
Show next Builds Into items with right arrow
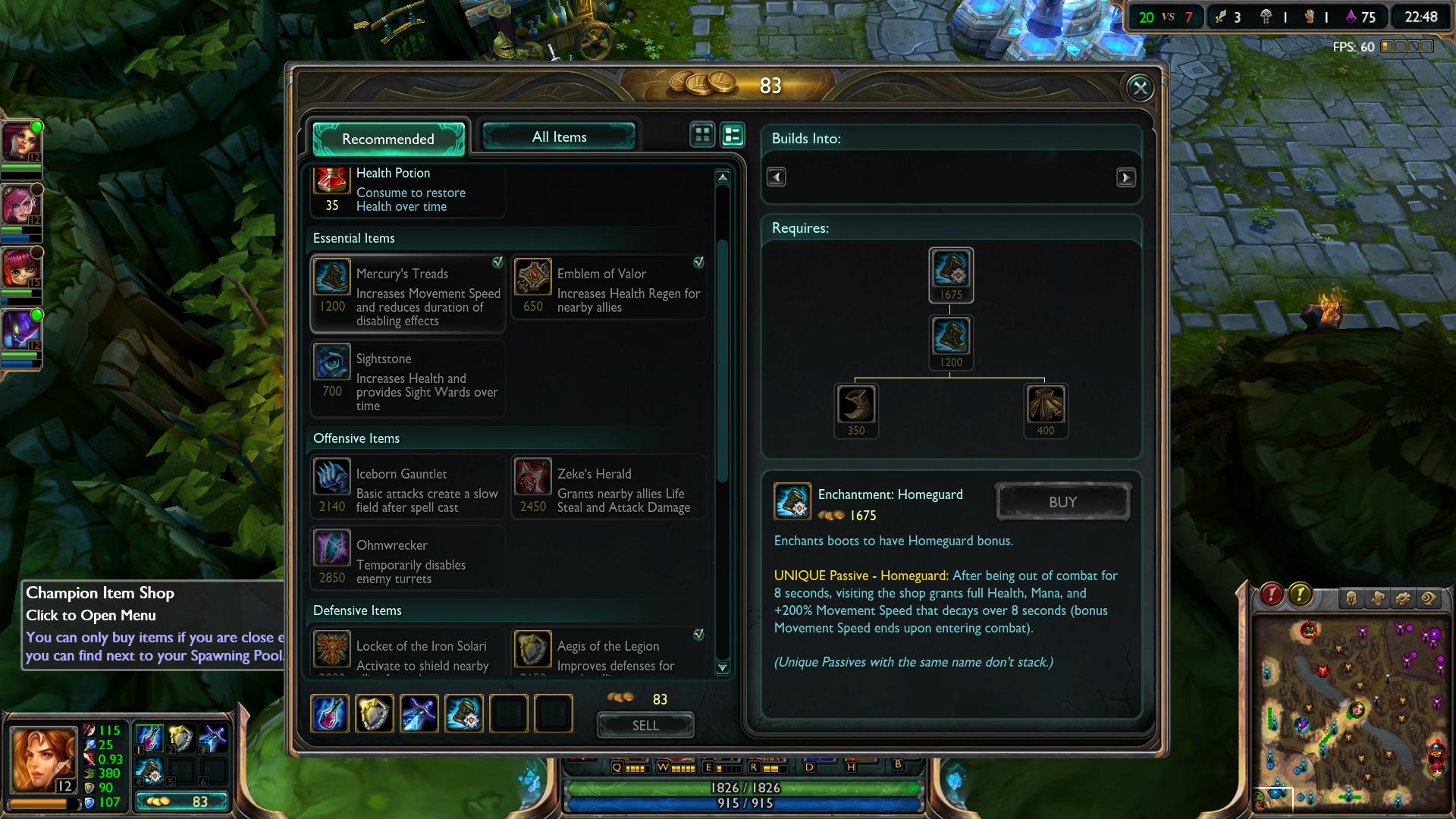(x=1125, y=177)
